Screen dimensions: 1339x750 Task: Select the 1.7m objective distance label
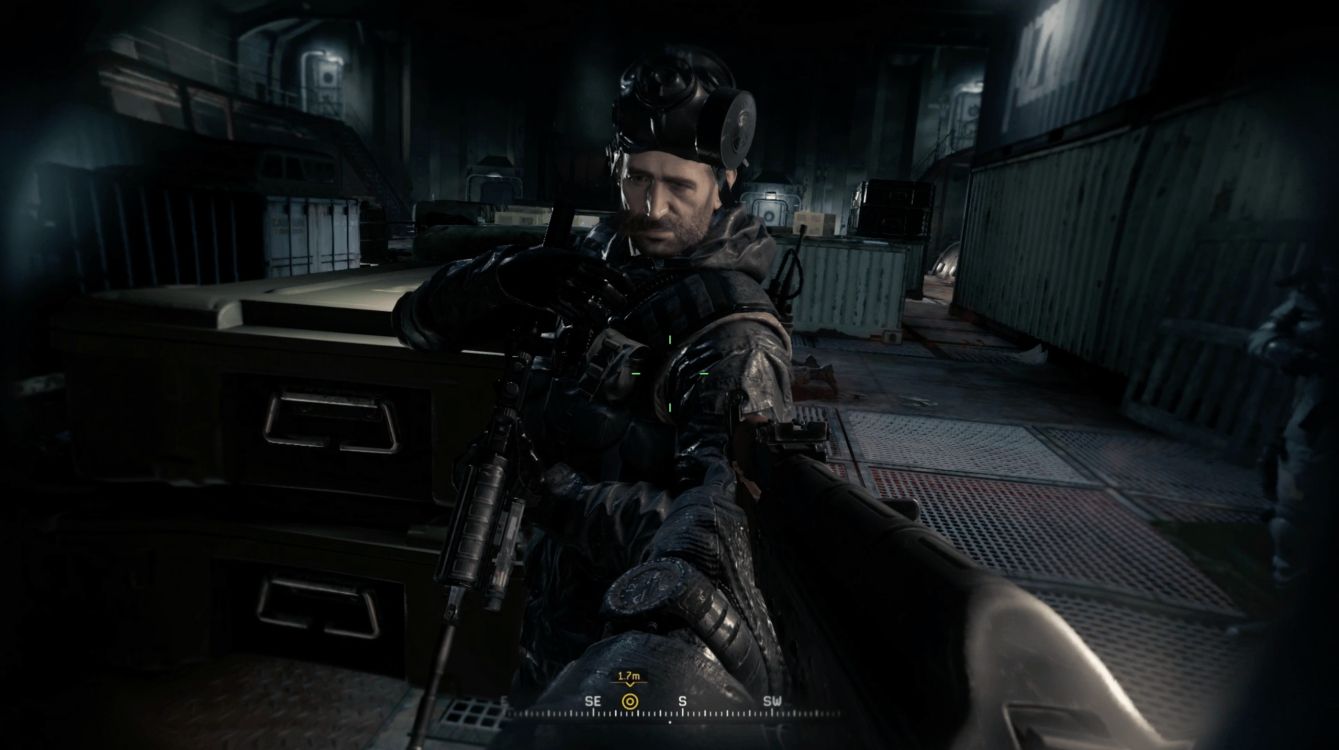(631, 675)
